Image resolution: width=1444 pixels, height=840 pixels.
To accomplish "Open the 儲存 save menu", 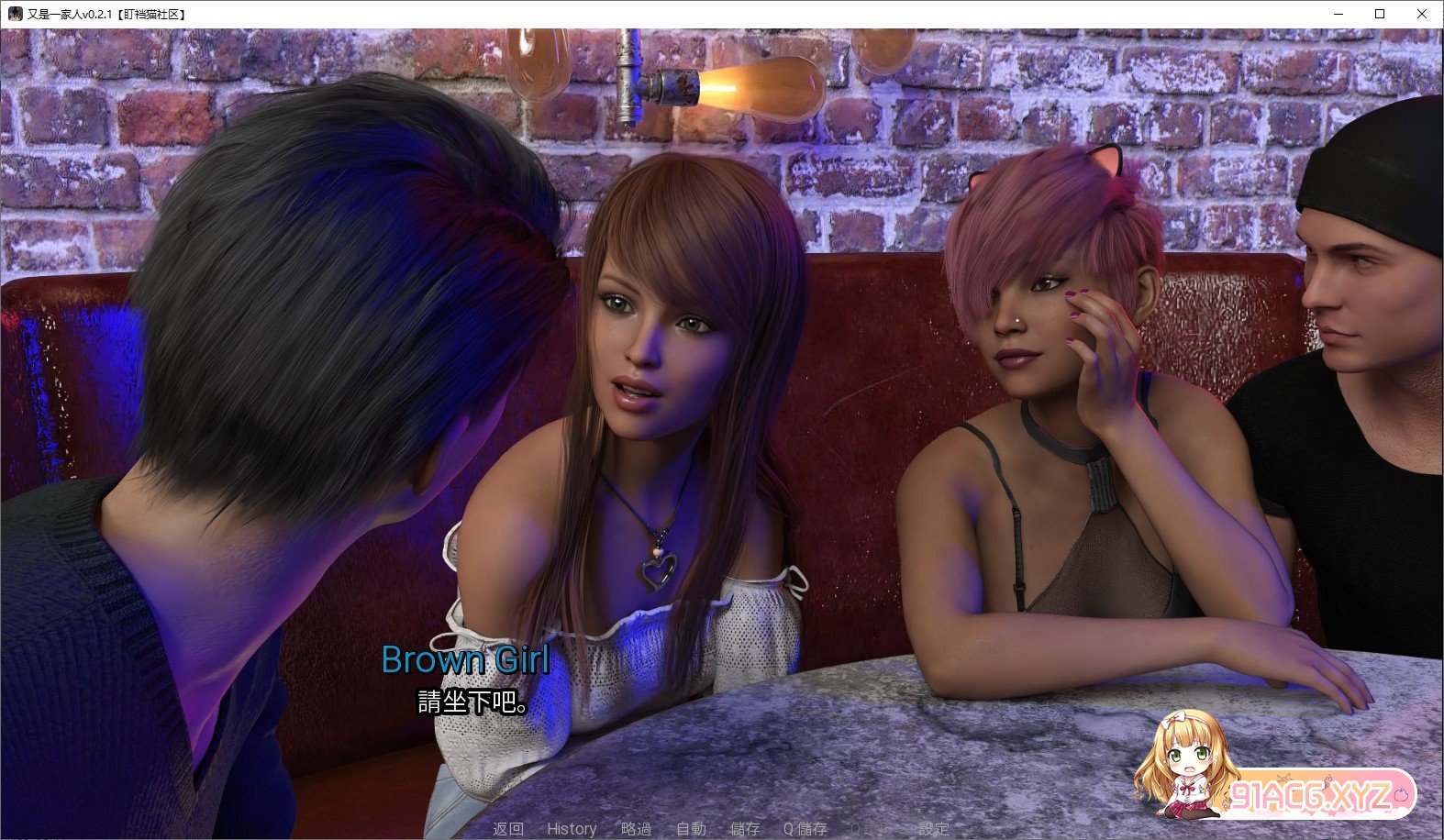I will click(x=745, y=829).
